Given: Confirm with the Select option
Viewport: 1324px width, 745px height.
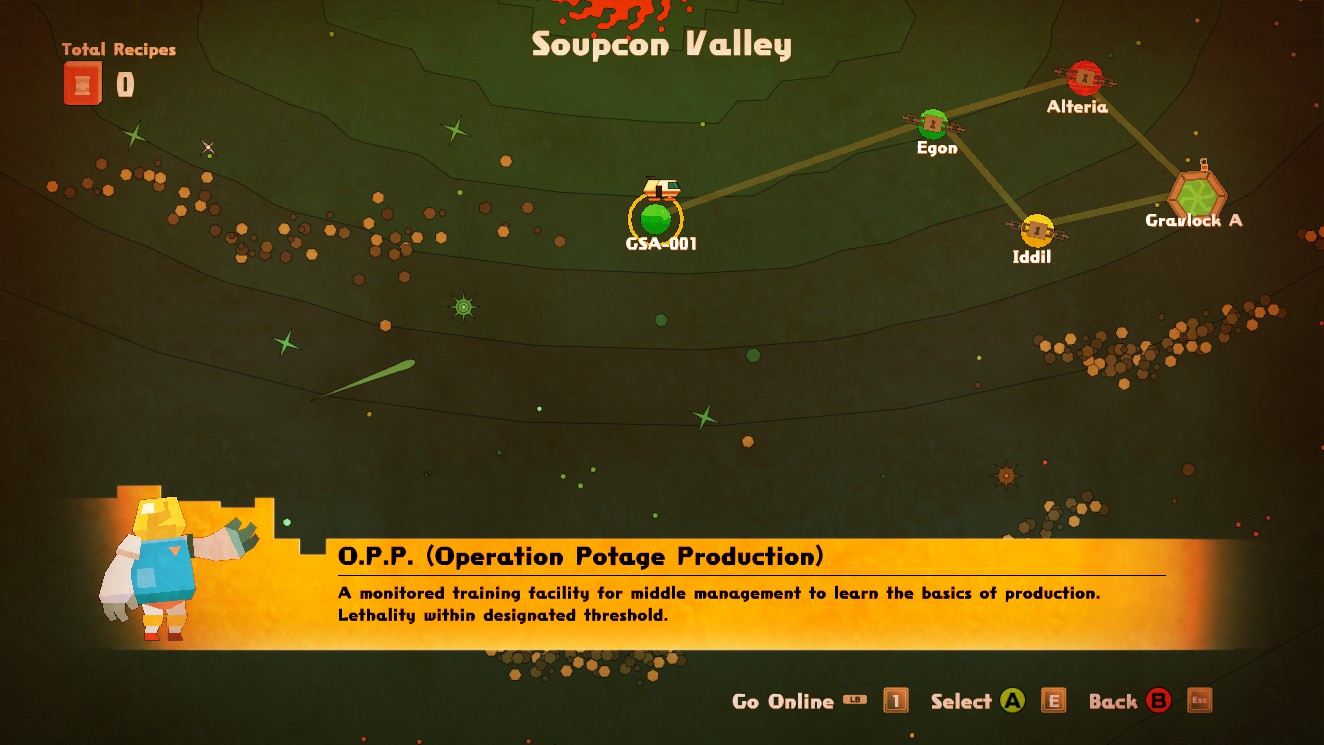Looking at the screenshot, I should point(961,701).
